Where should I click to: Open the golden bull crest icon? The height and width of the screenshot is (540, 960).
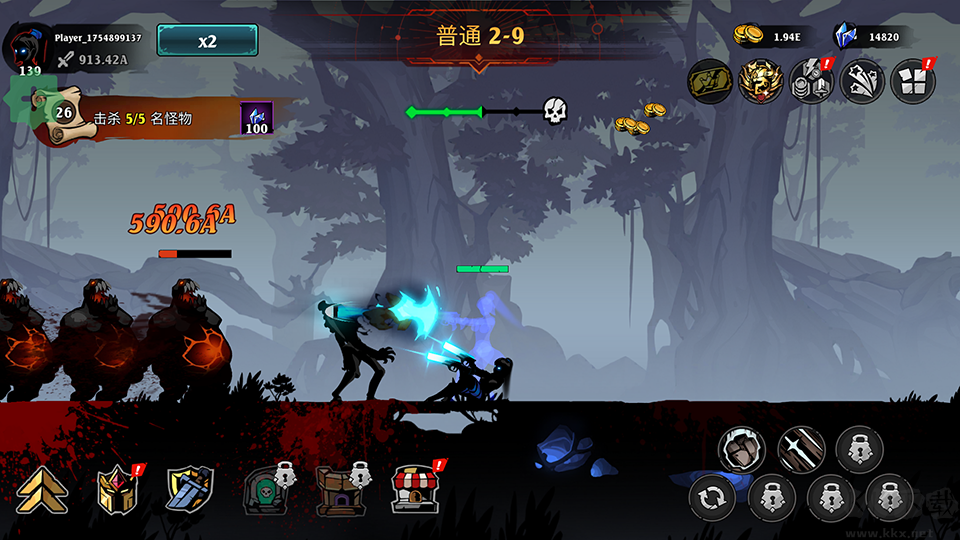click(760, 80)
